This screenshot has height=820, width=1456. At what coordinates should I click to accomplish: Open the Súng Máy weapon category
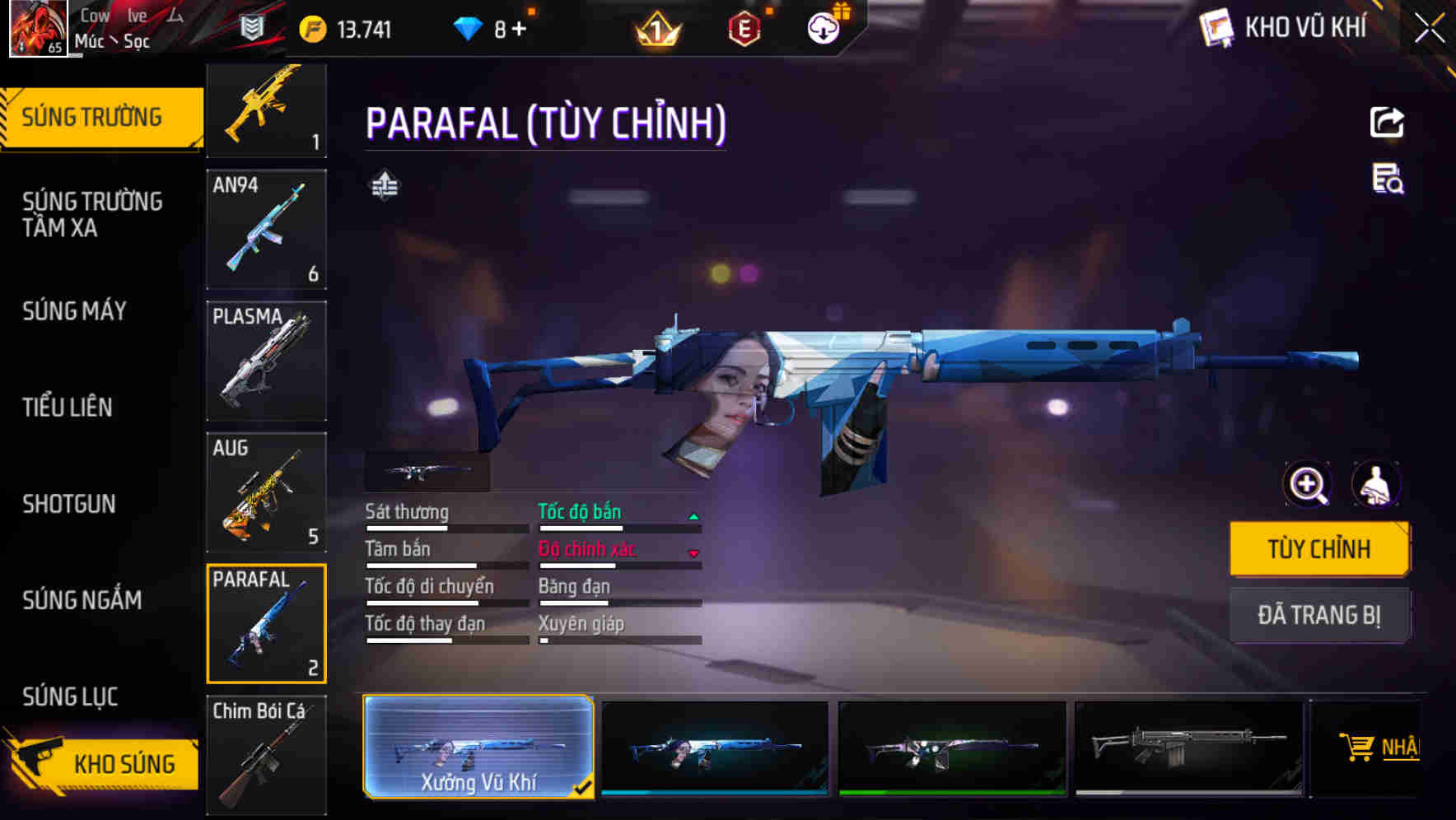tap(75, 311)
